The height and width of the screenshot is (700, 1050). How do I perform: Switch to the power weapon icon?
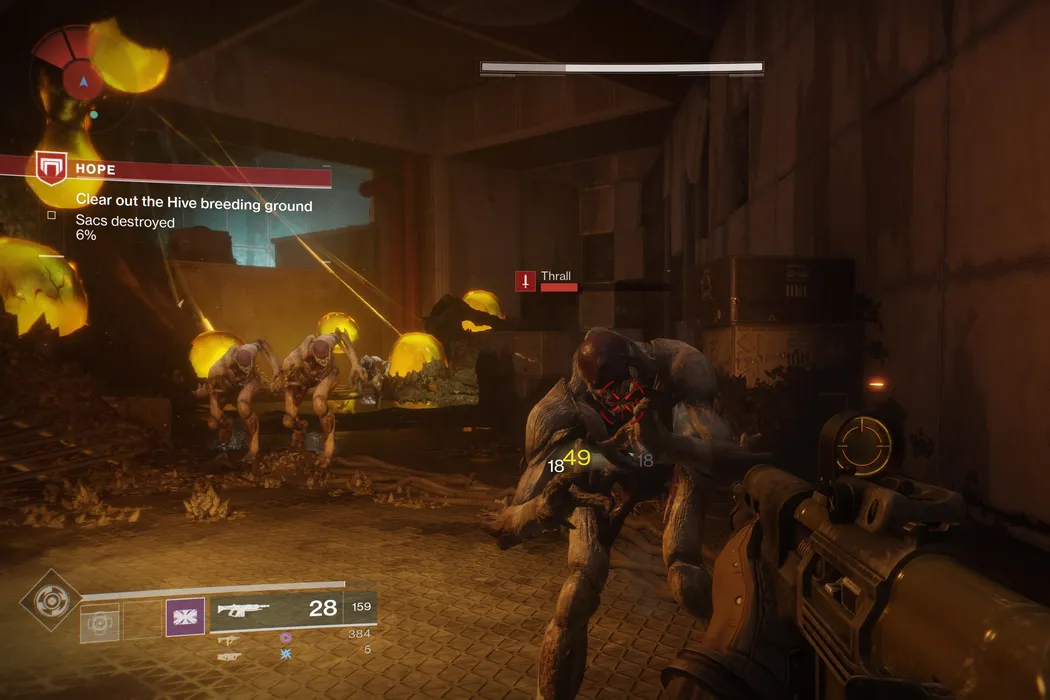point(229,656)
